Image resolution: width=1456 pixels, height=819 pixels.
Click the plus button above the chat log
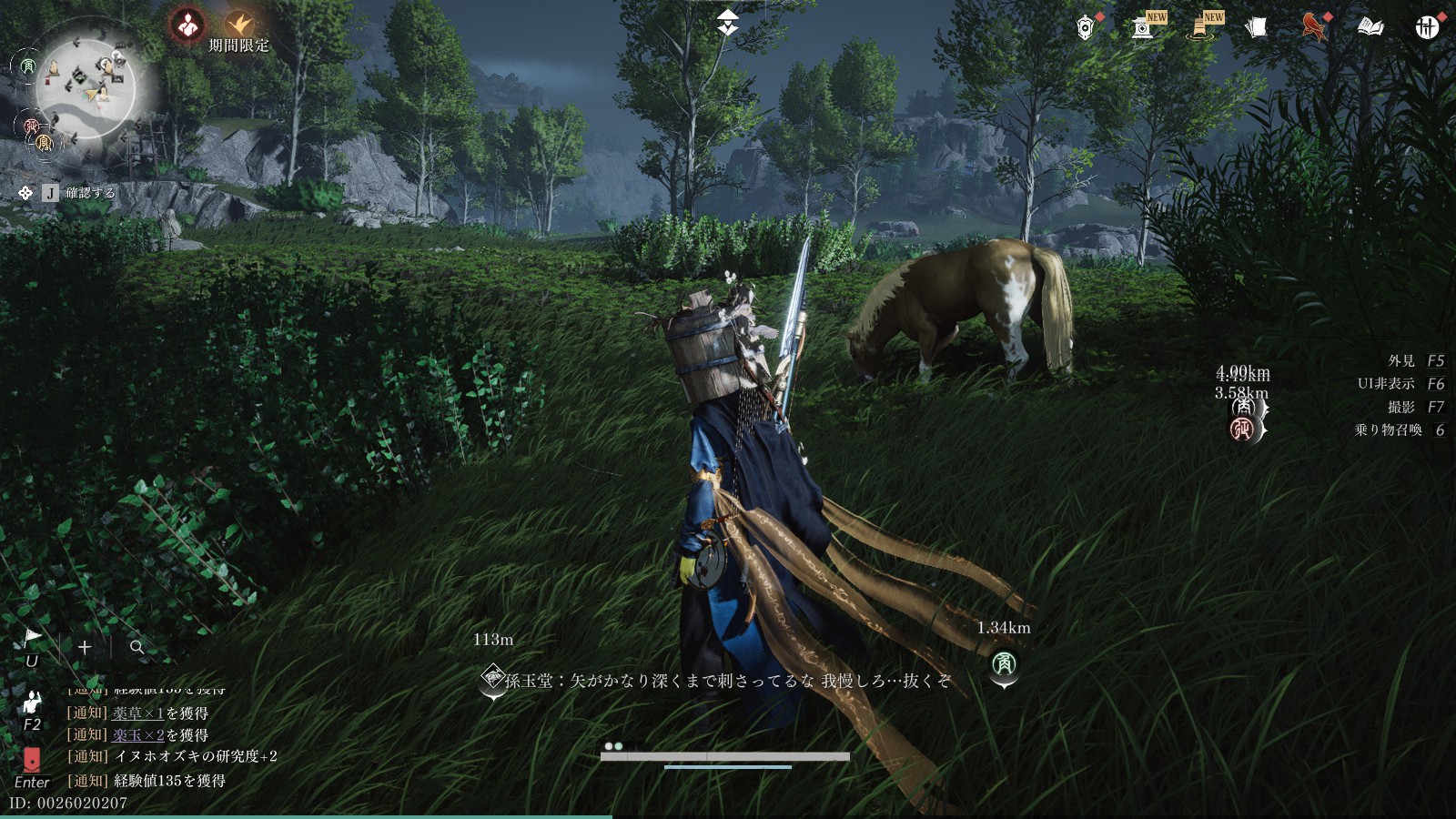[x=85, y=647]
